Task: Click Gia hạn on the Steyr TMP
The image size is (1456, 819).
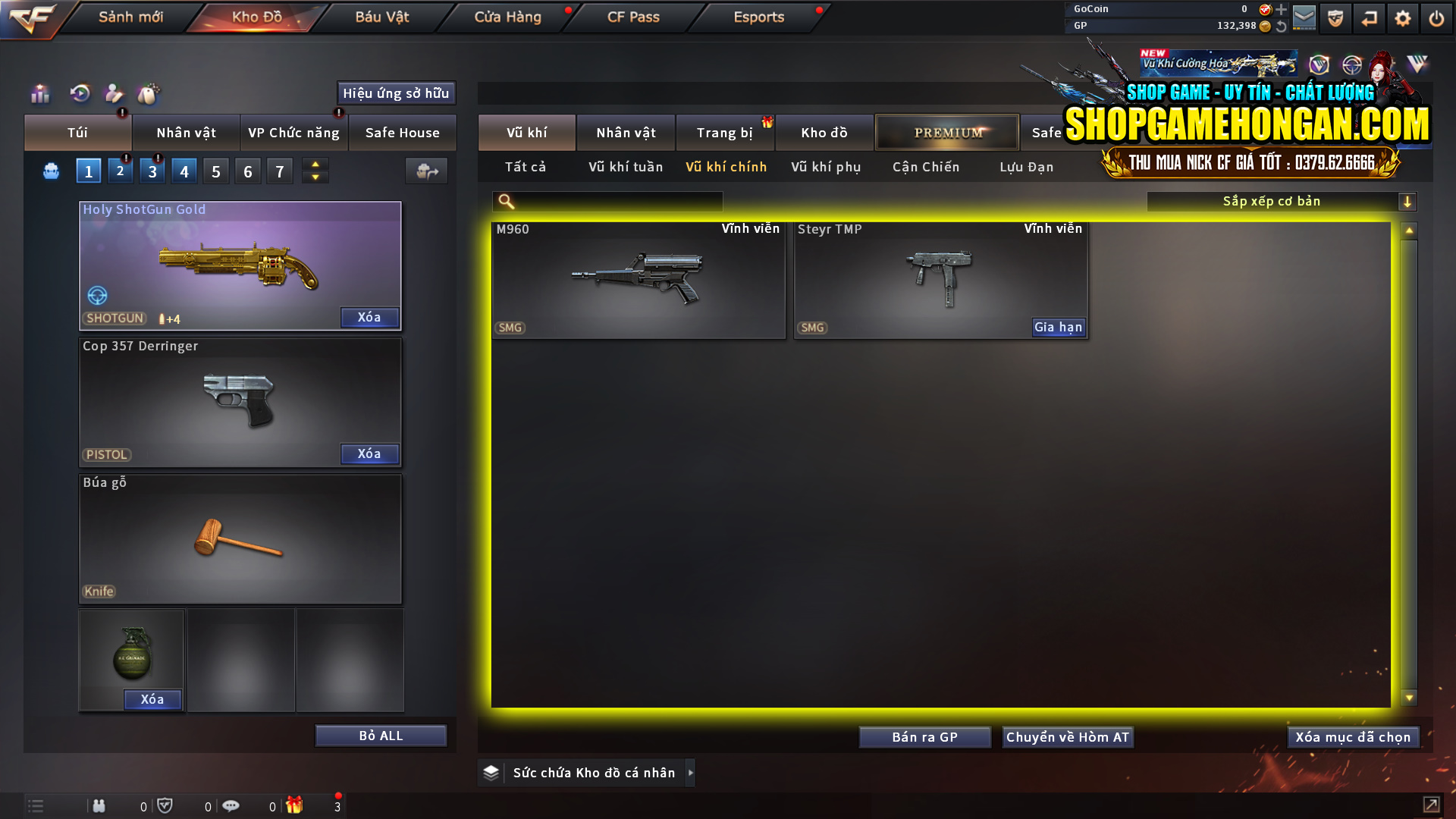Action: point(1058,327)
